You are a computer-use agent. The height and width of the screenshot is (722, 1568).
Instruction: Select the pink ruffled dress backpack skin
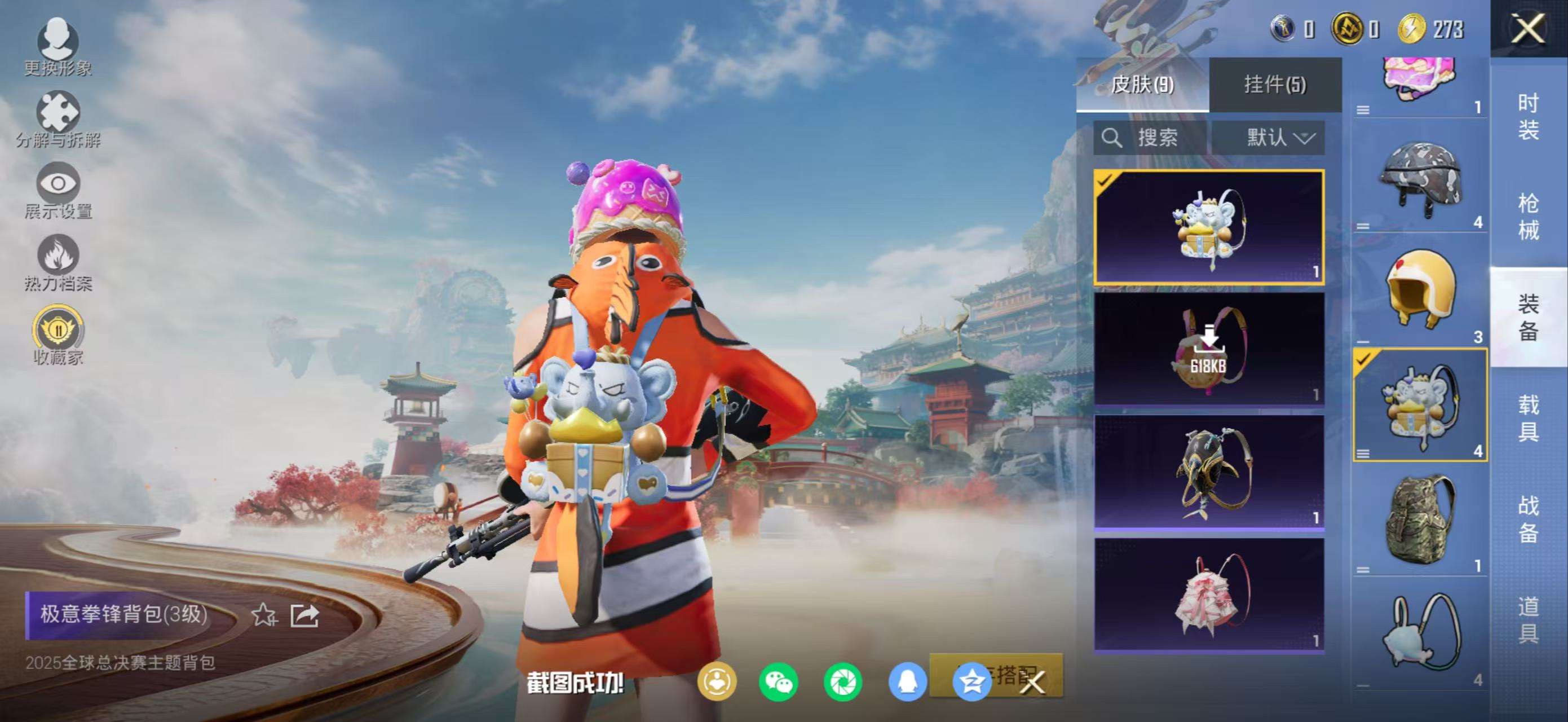1208,593
